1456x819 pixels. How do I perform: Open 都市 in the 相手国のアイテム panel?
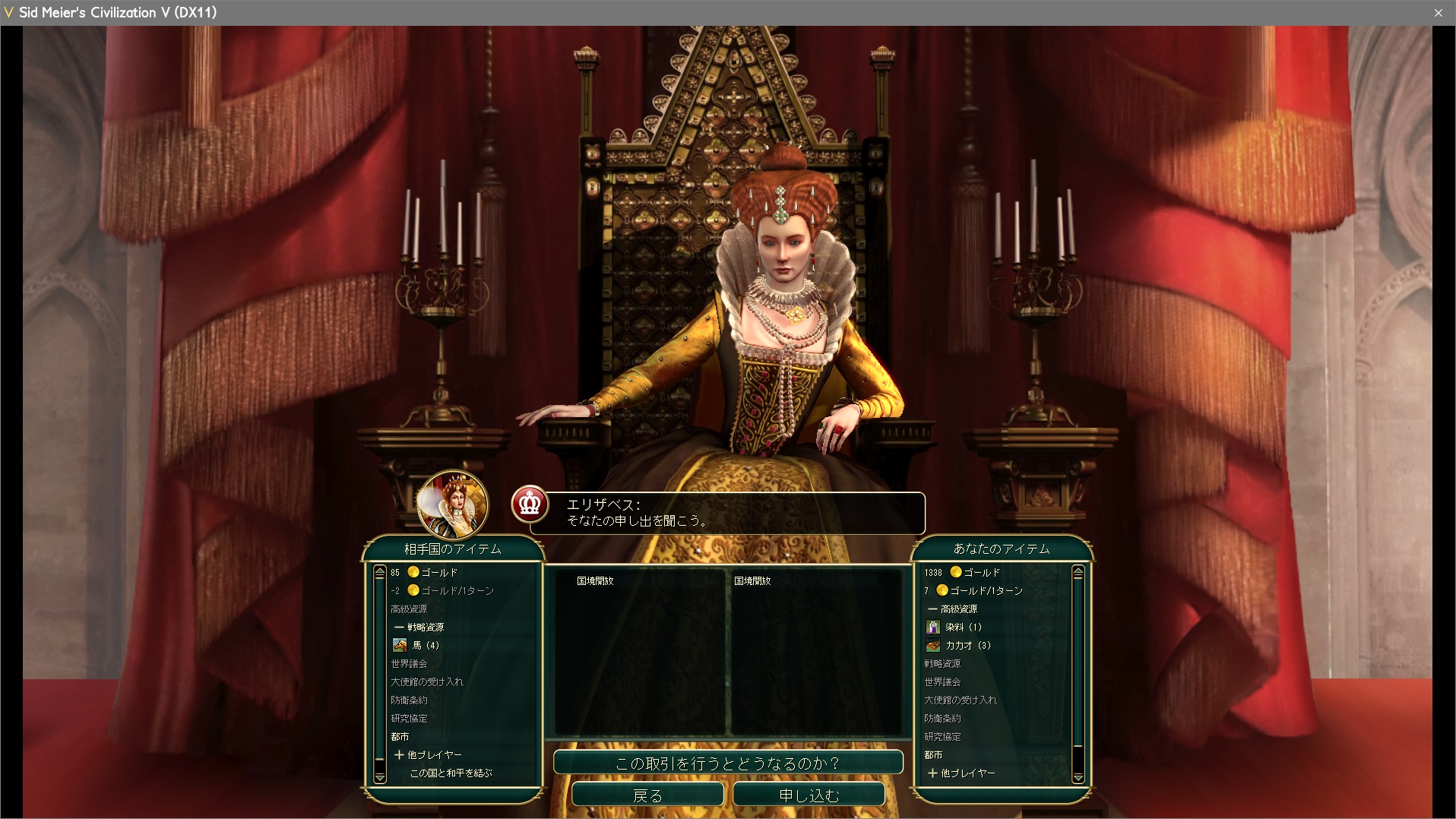400,736
